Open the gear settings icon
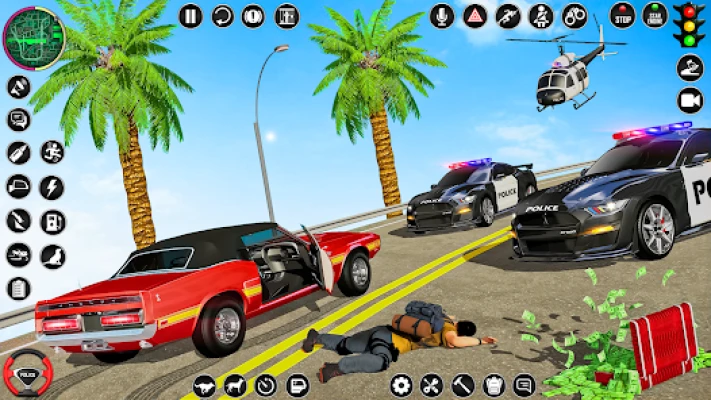This screenshot has width=711, height=400. pos(401,384)
